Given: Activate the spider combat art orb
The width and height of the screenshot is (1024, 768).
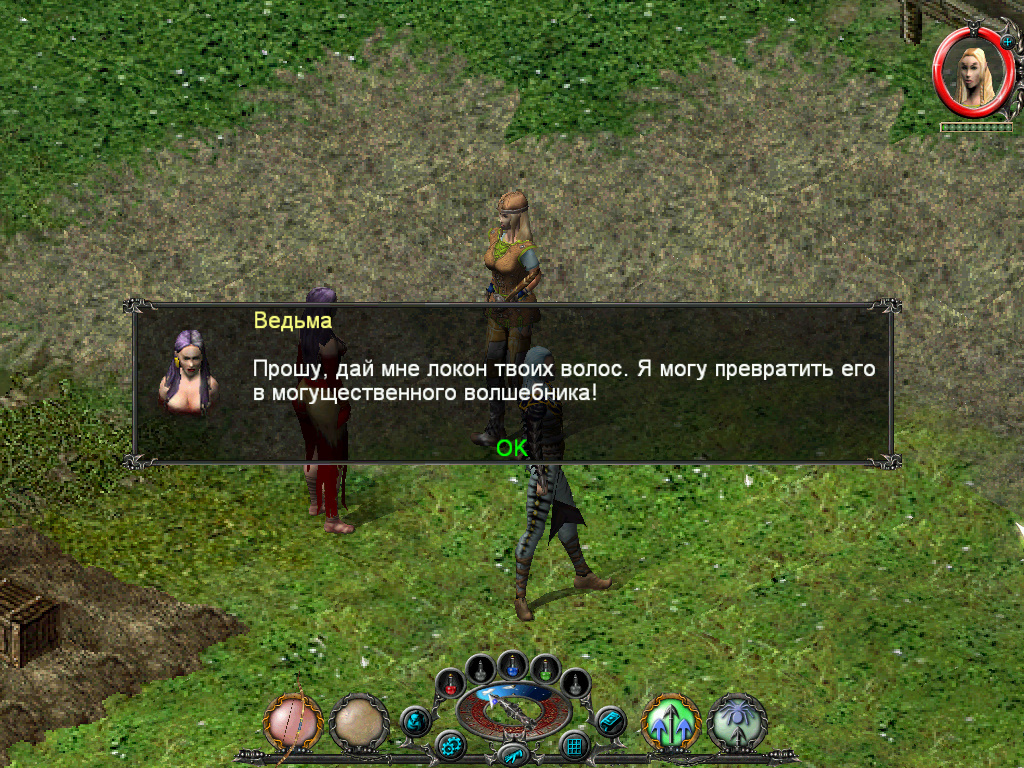Looking at the screenshot, I should pos(737,723).
